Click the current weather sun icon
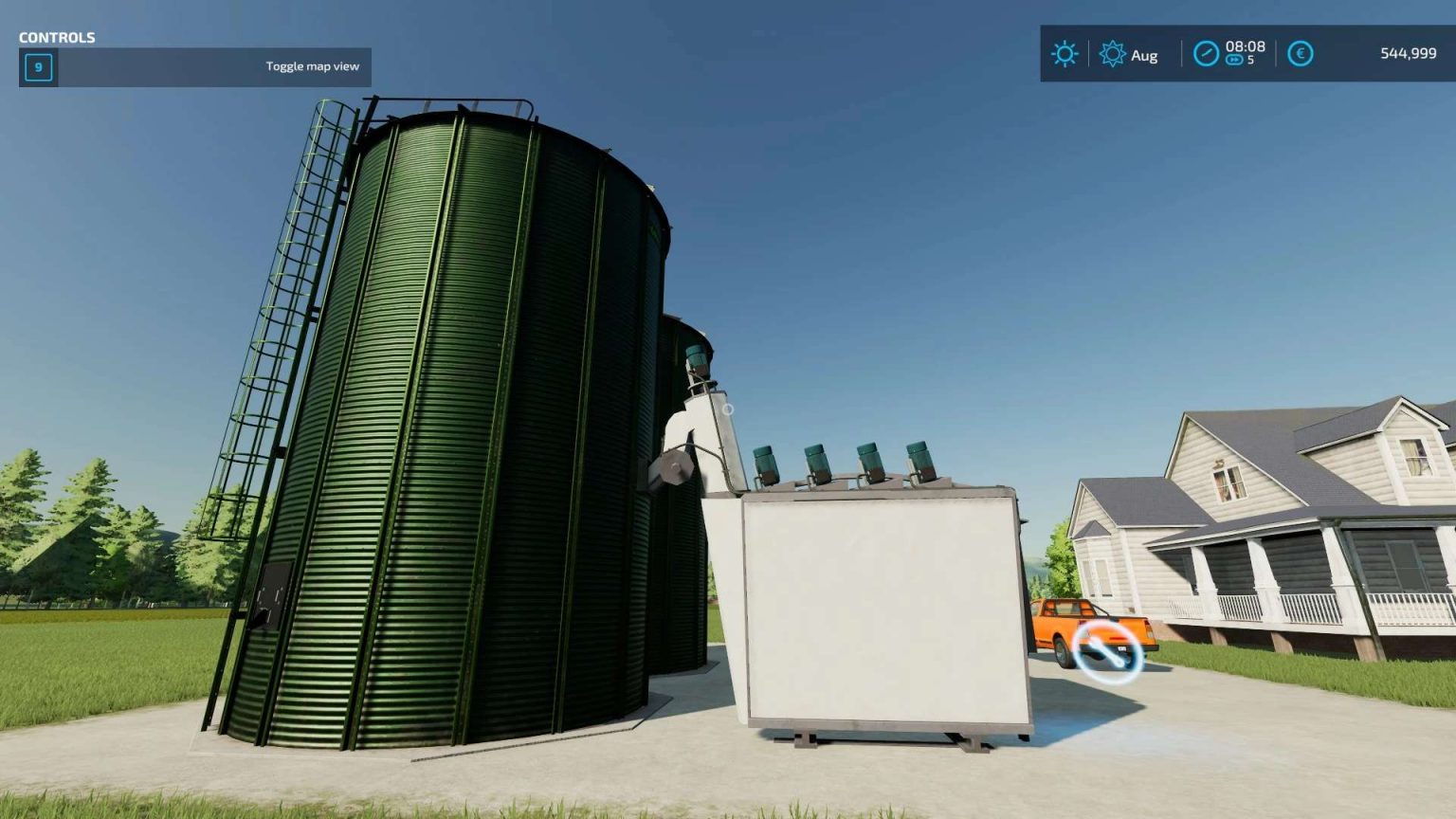Viewport: 1456px width, 819px height. (x=1065, y=54)
